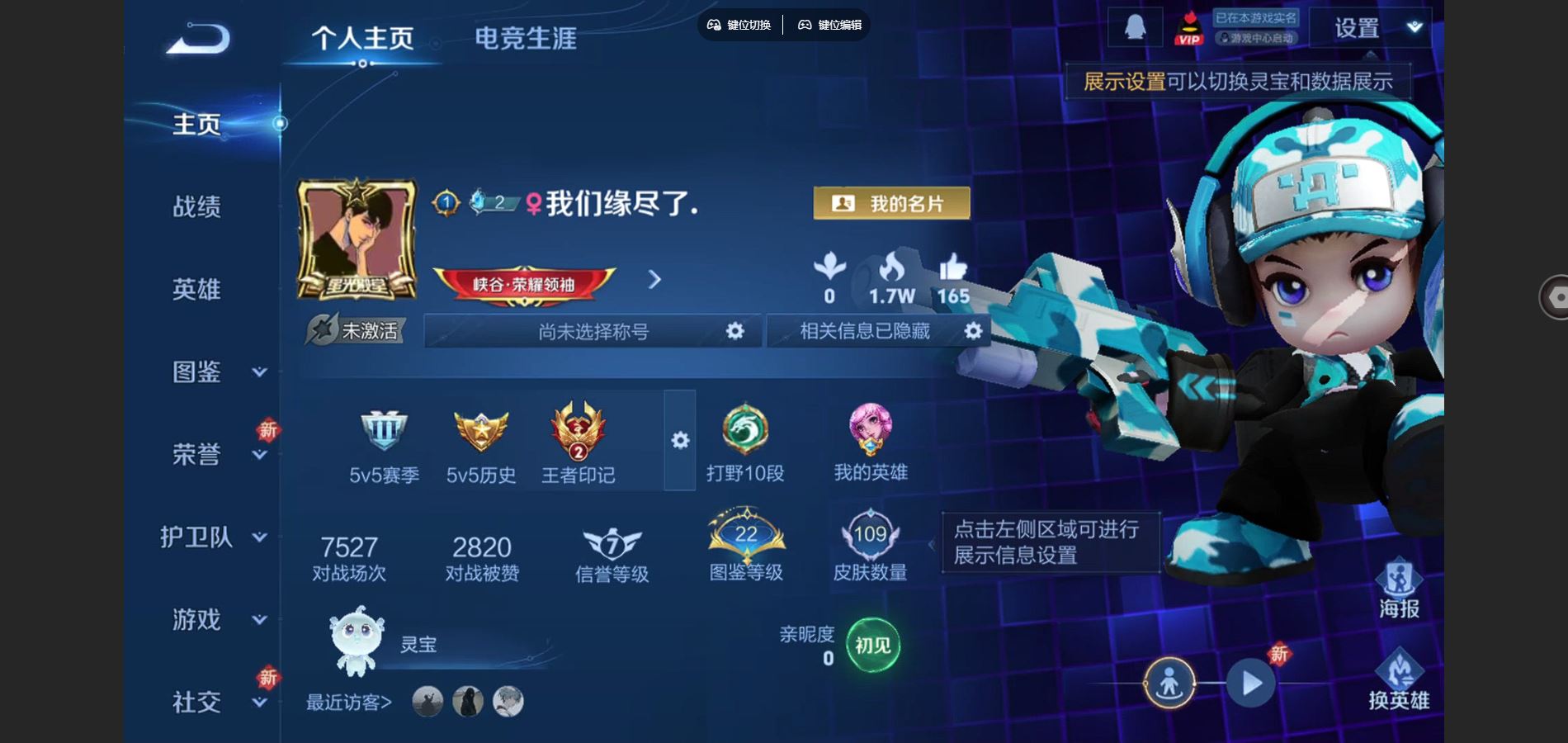Select 战绩 in the left menu

[198, 208]
